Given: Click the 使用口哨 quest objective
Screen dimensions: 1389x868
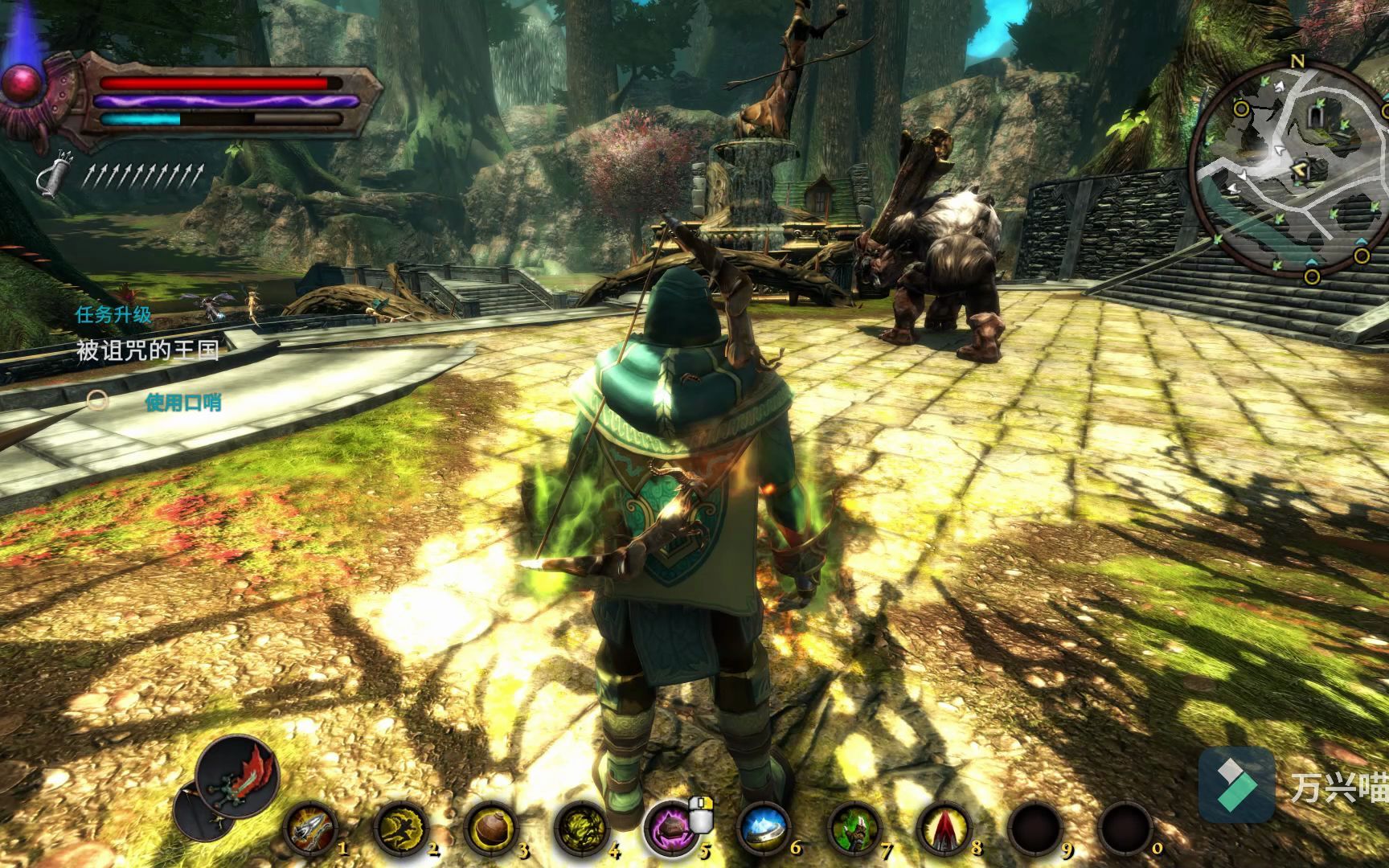Looking at the screenshot, I should click(182, 402).
